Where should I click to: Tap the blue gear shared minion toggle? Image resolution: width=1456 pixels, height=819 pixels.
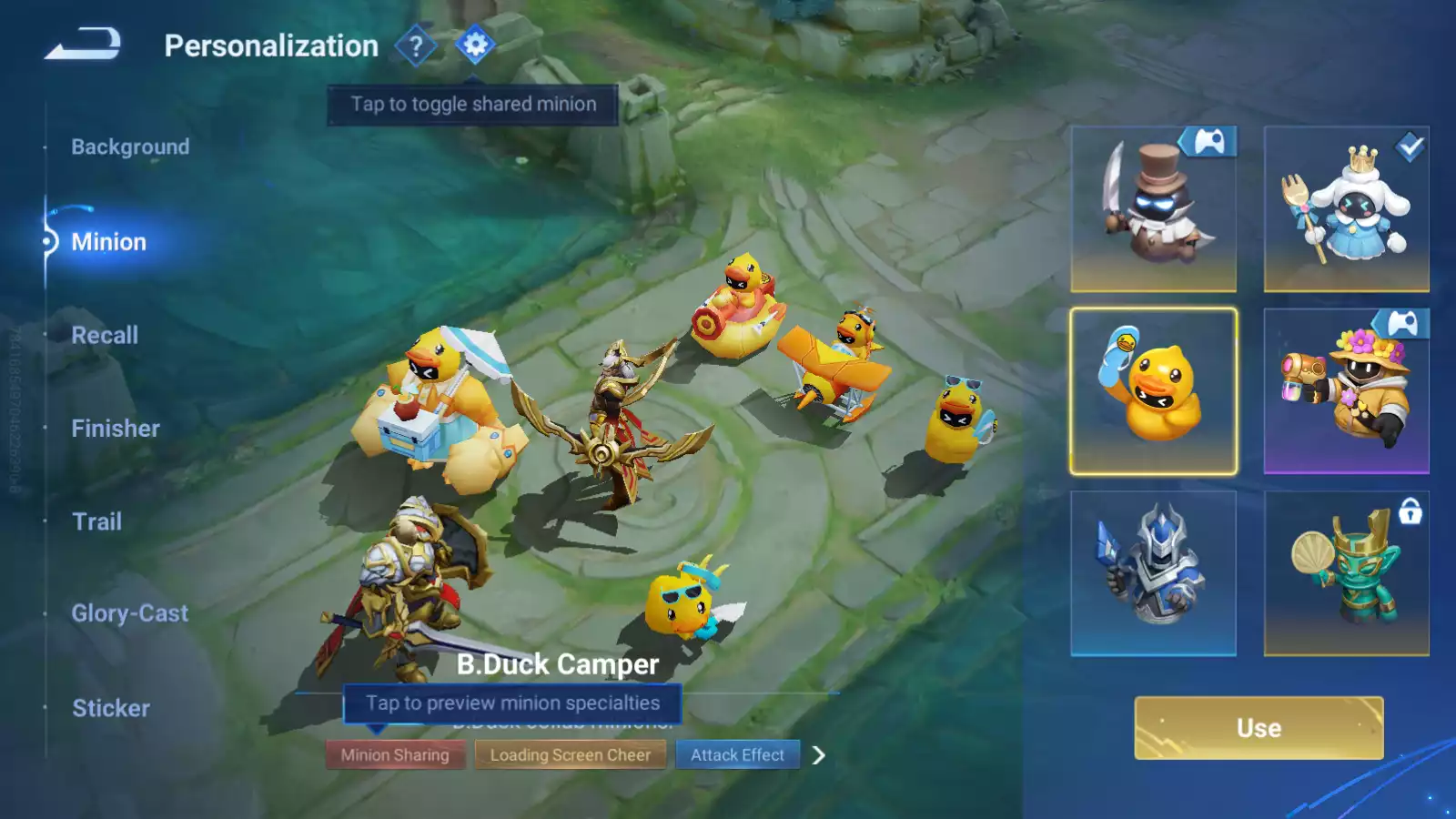(475, 45)
